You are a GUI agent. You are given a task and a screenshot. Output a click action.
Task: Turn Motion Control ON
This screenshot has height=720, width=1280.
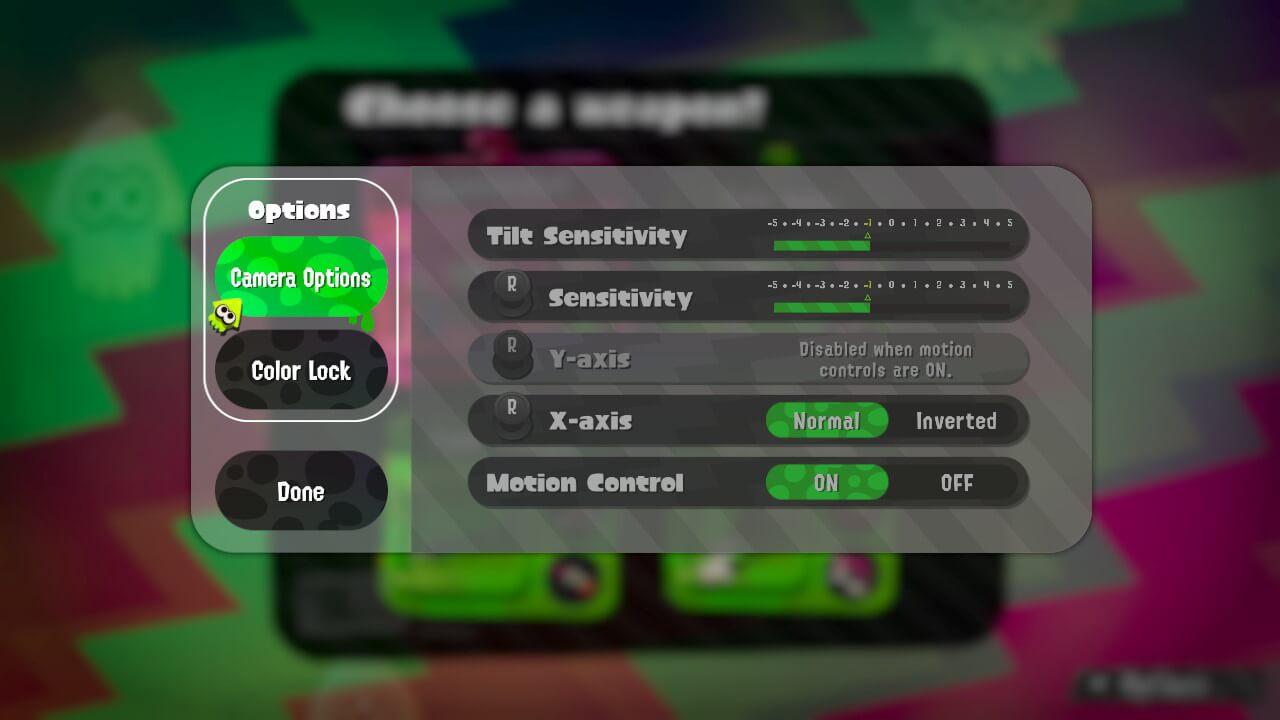tap(827, 483)
